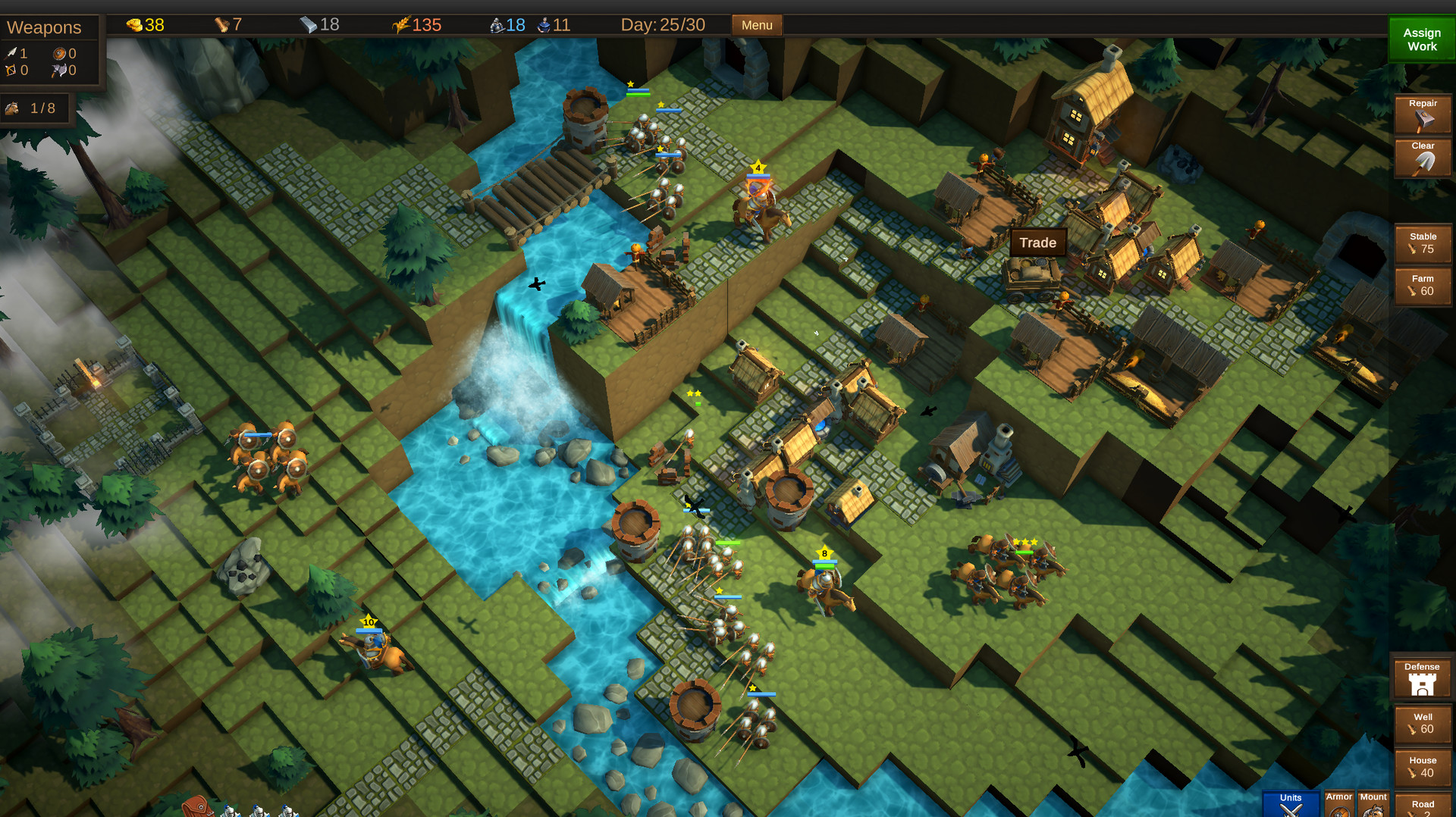This screenshot has width=1456, height=817.
Task: Open the game Menu
Action: 756,25
